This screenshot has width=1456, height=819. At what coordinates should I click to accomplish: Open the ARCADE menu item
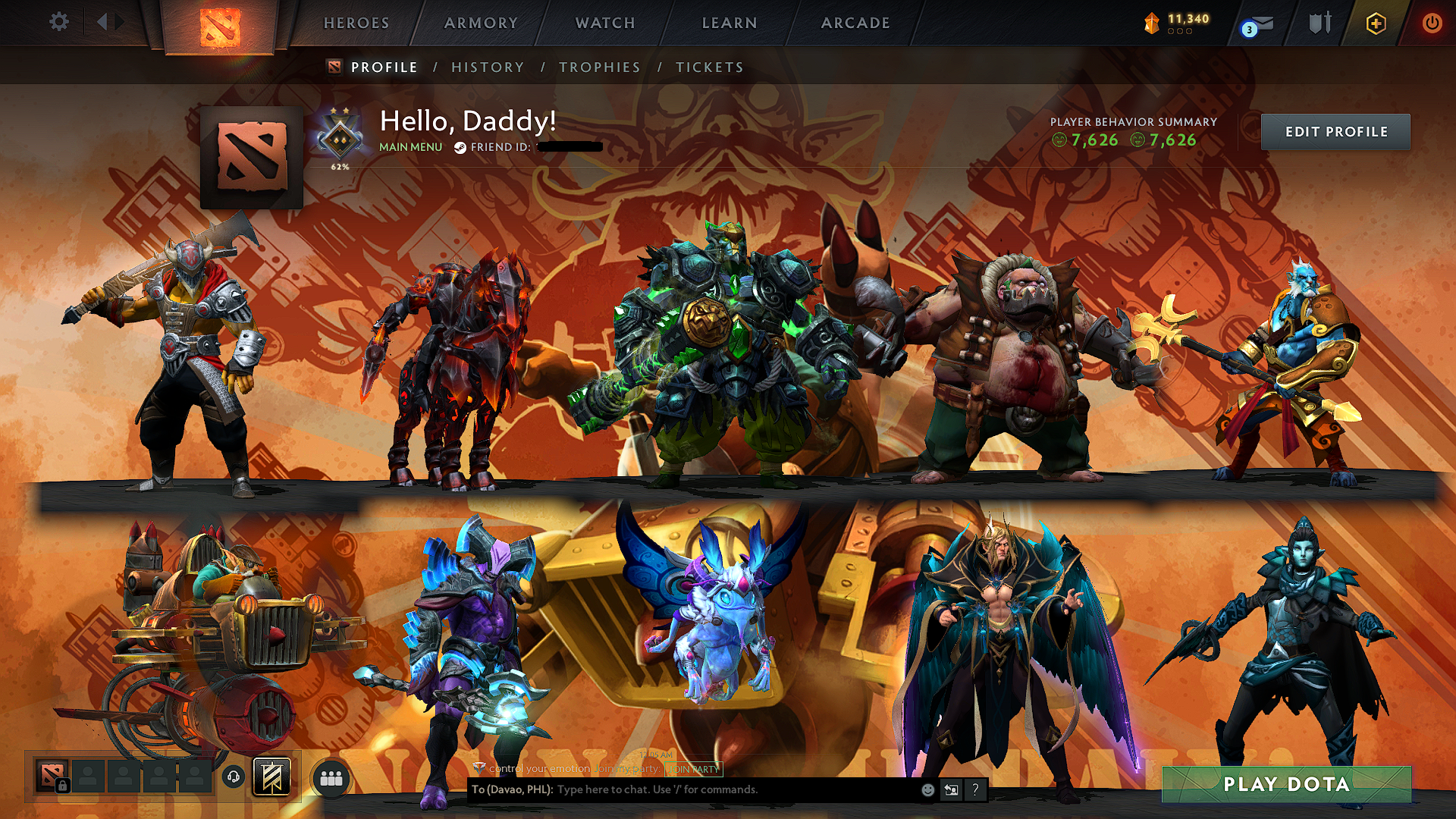click(x=855, y=23)
